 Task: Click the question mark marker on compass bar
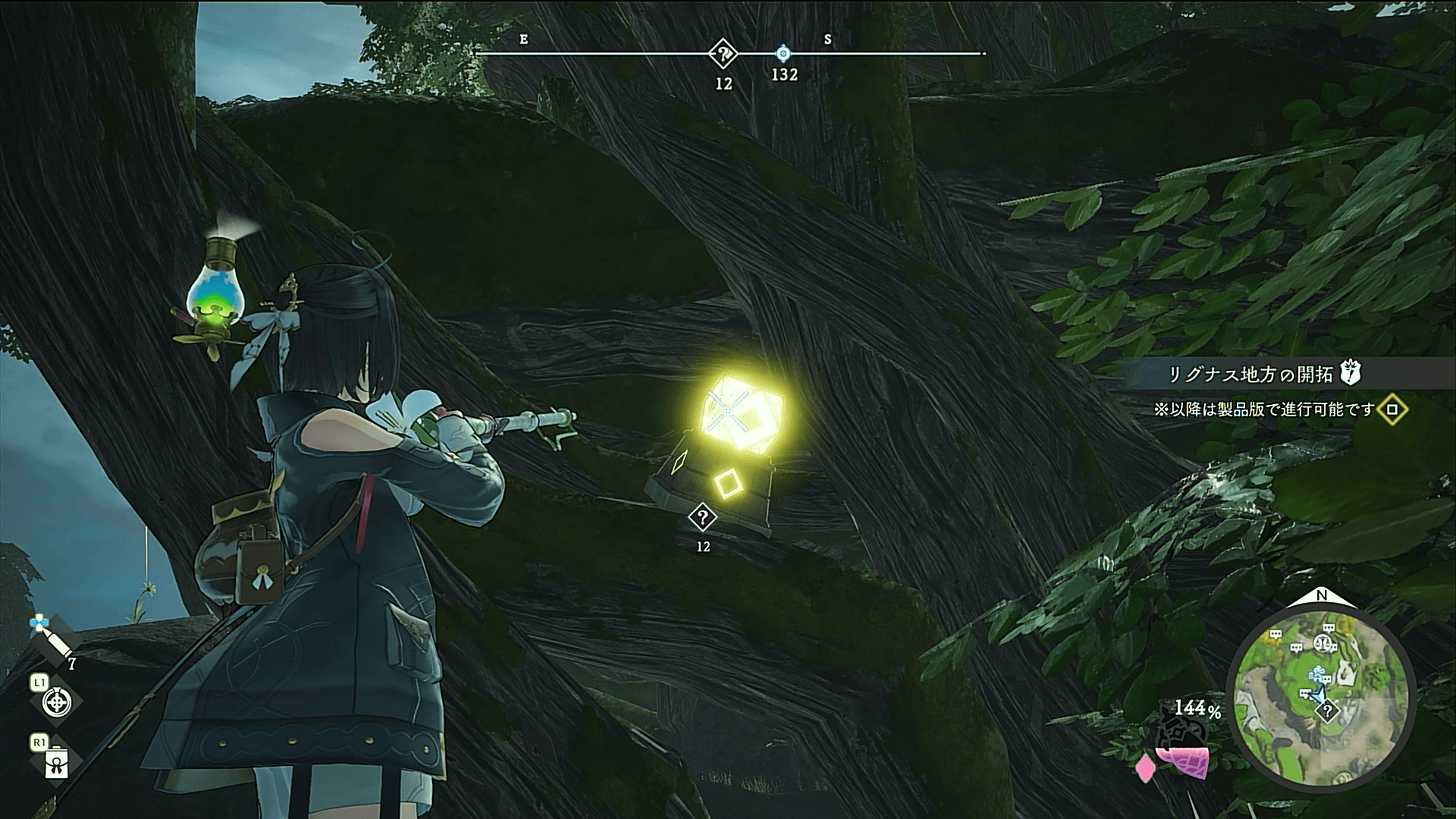[x=724, y=55]
